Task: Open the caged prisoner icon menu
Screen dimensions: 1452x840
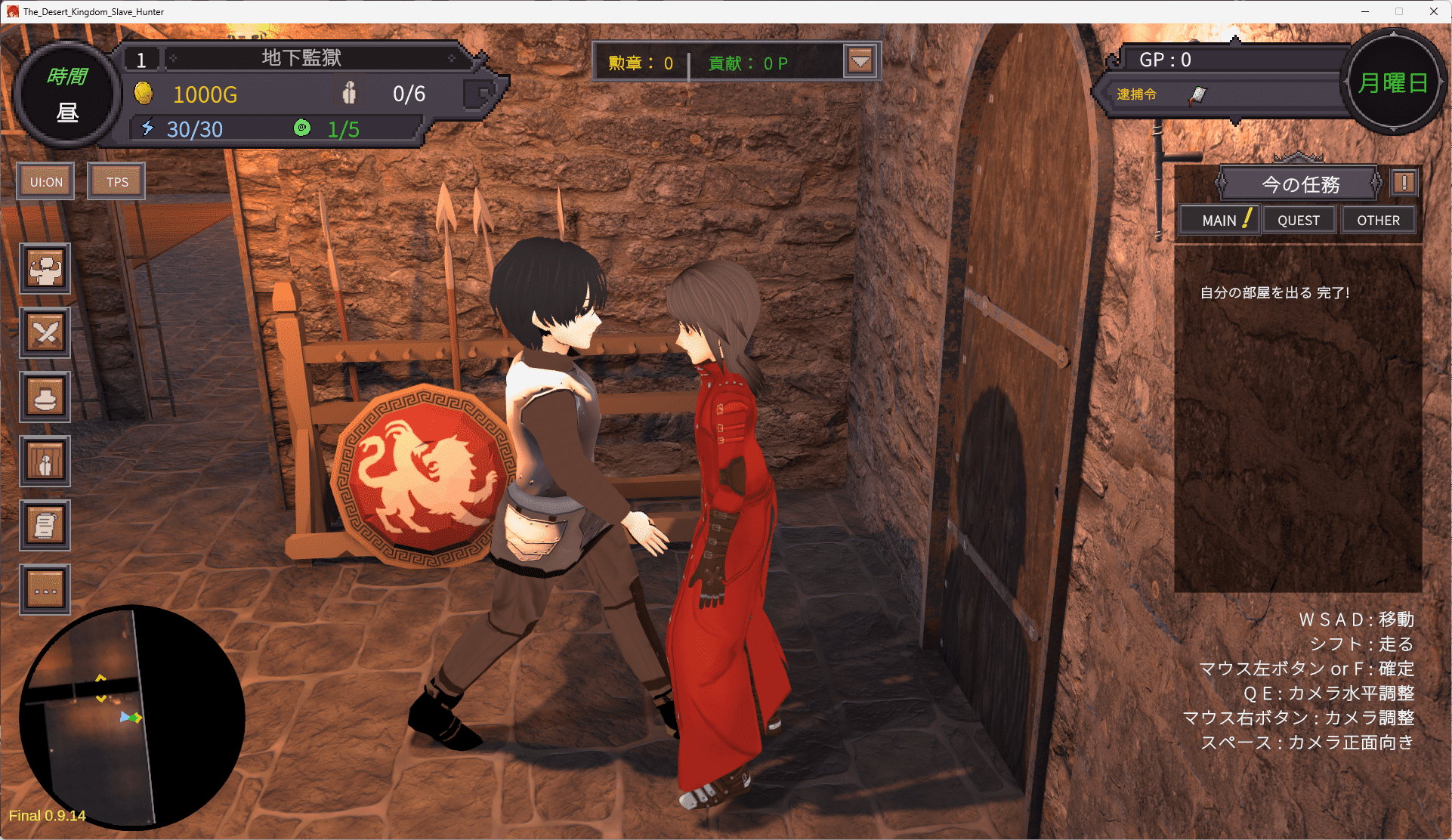Action: (x=45, y=462)
